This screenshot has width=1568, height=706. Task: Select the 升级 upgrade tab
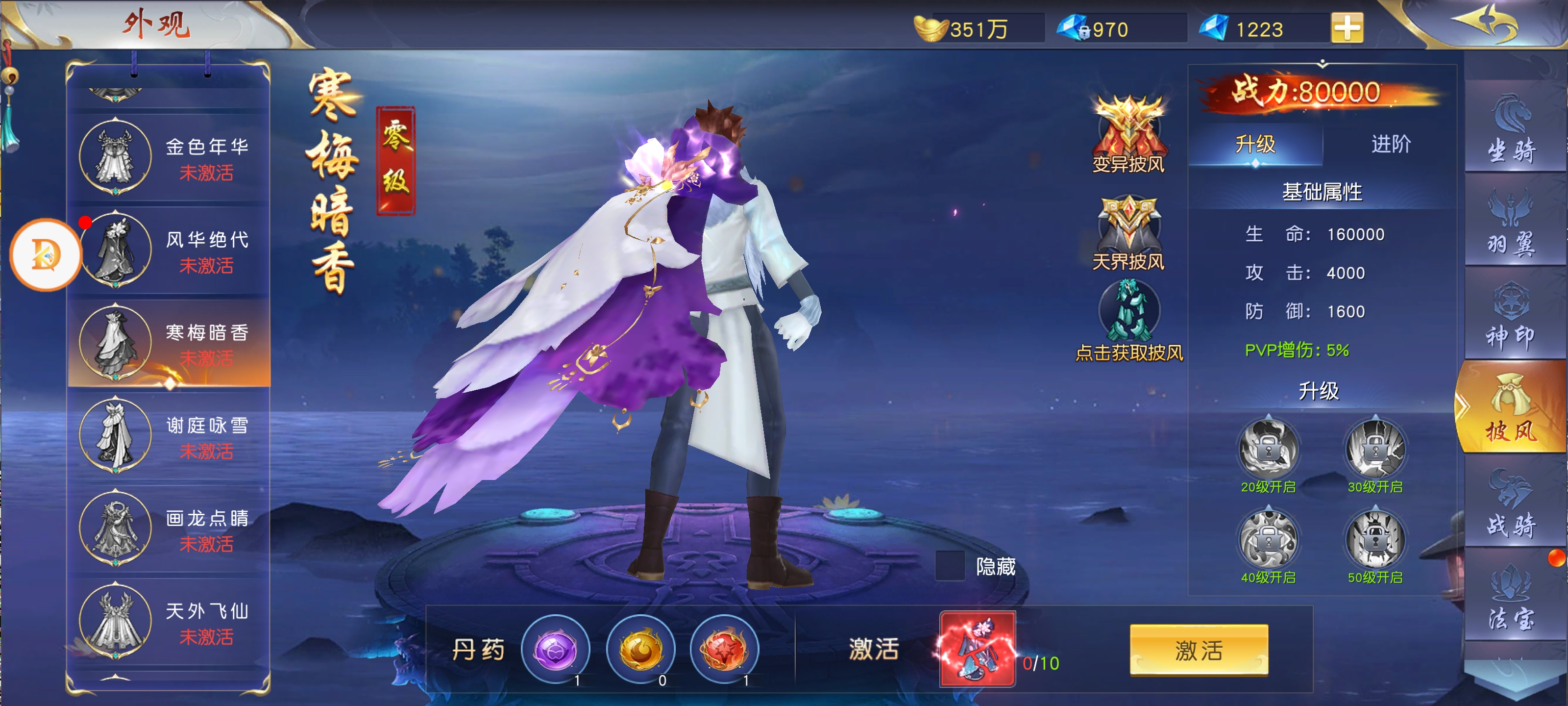(x=1254, y=144)
